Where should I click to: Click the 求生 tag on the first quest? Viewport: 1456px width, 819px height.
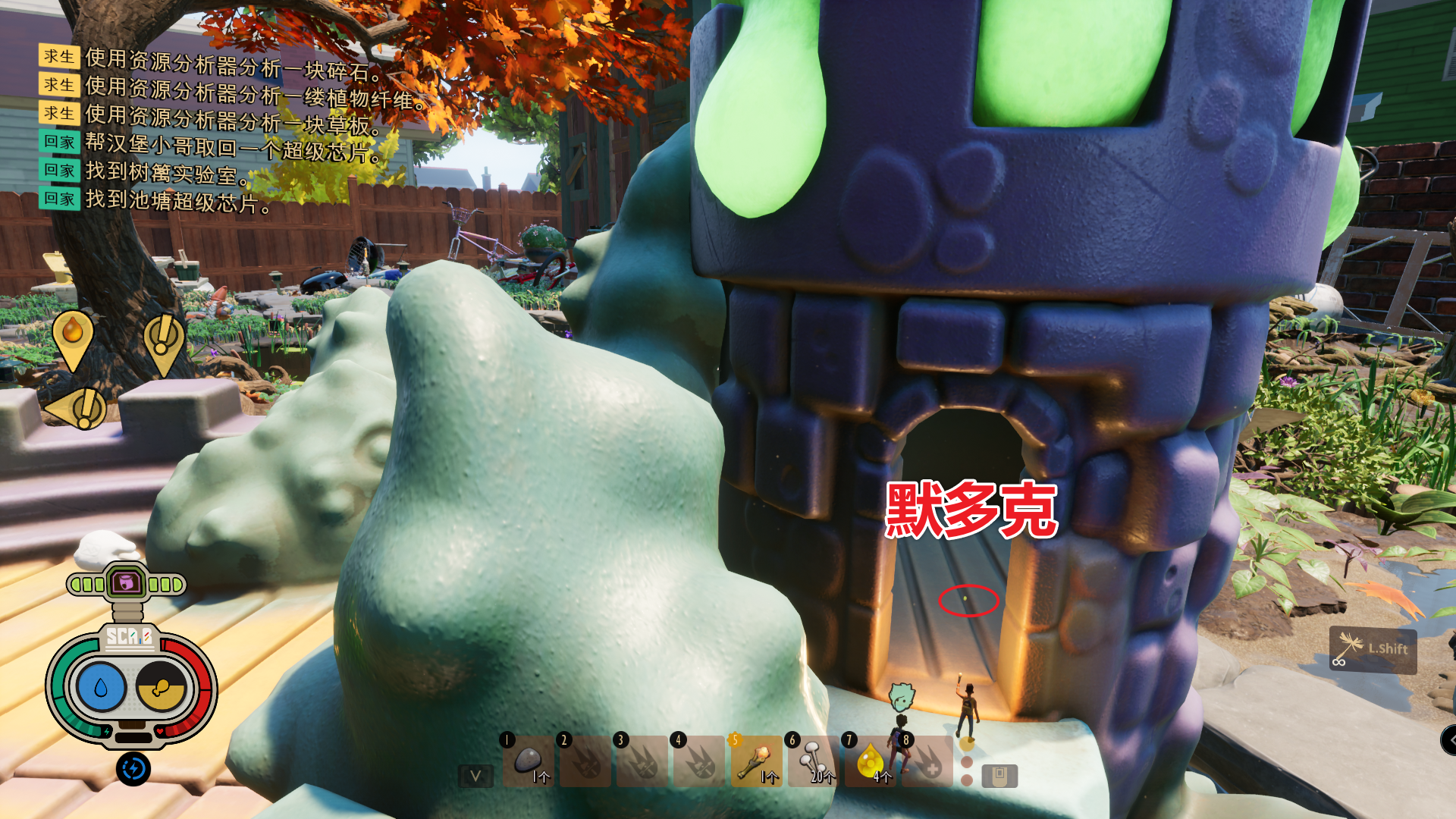(61, 57)
